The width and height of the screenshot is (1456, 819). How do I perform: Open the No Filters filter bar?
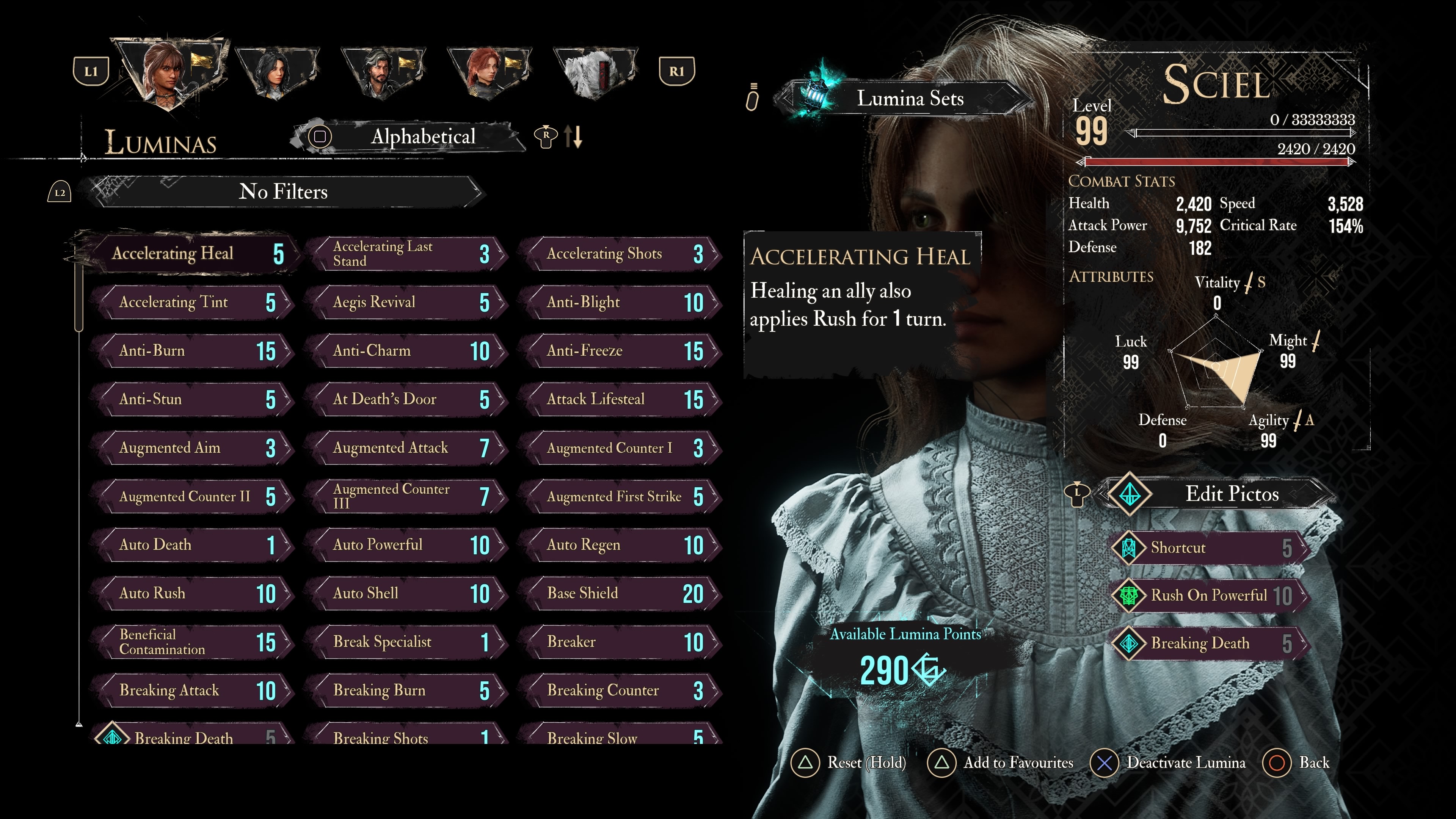tap(282, 191)
